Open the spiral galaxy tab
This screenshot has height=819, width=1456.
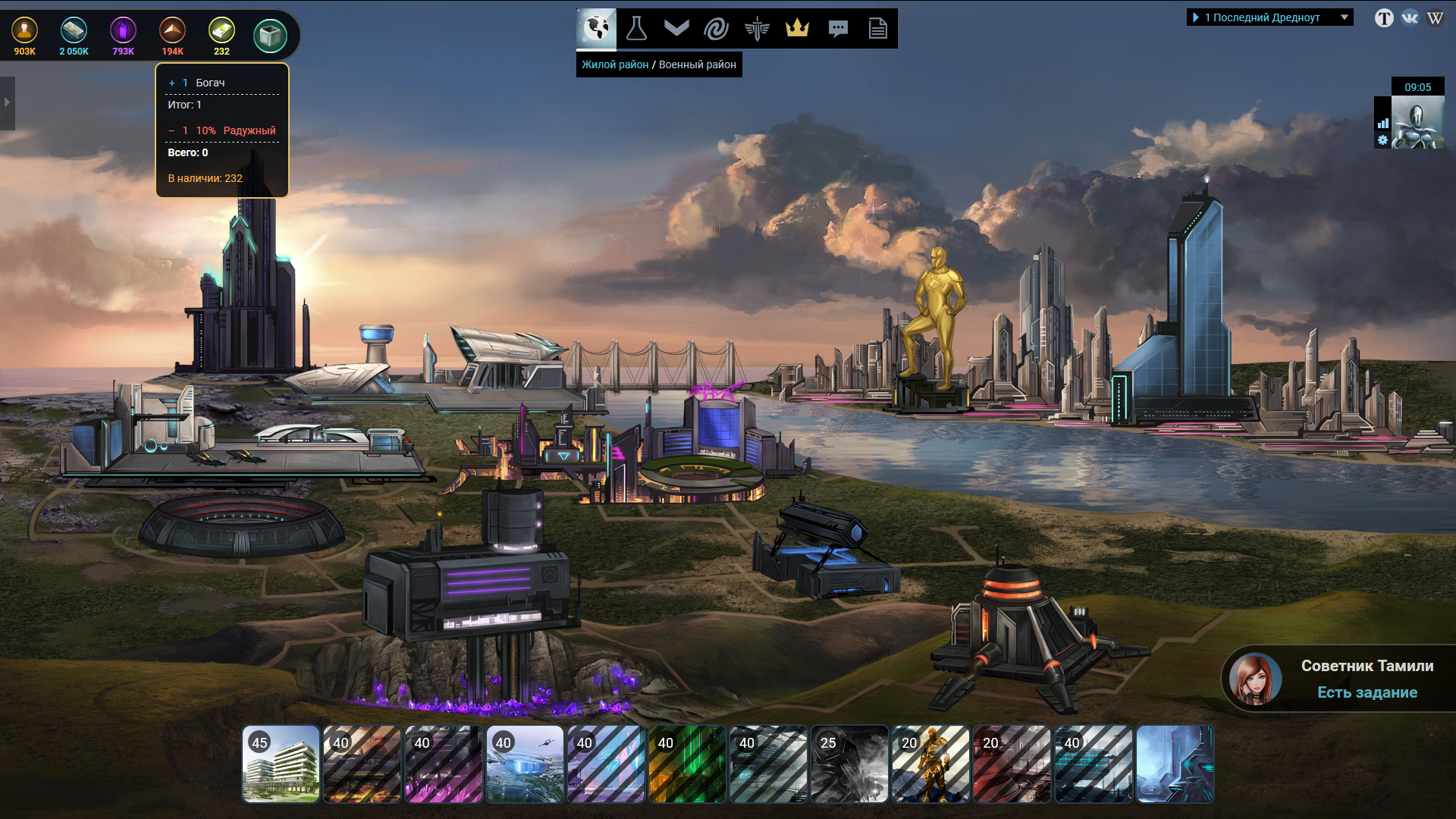717,29
